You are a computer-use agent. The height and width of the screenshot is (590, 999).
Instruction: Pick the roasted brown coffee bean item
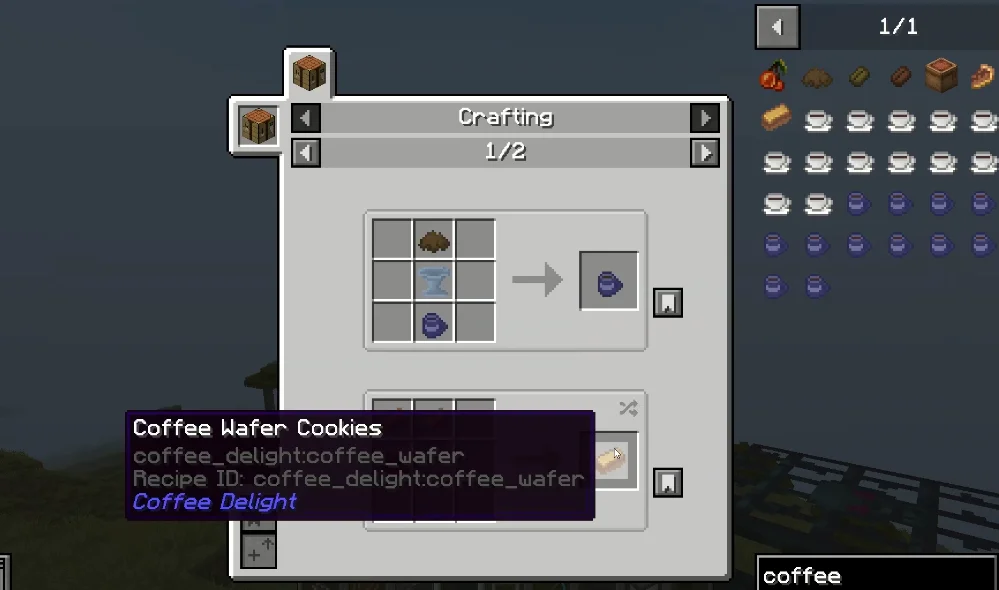coord(900,77)
